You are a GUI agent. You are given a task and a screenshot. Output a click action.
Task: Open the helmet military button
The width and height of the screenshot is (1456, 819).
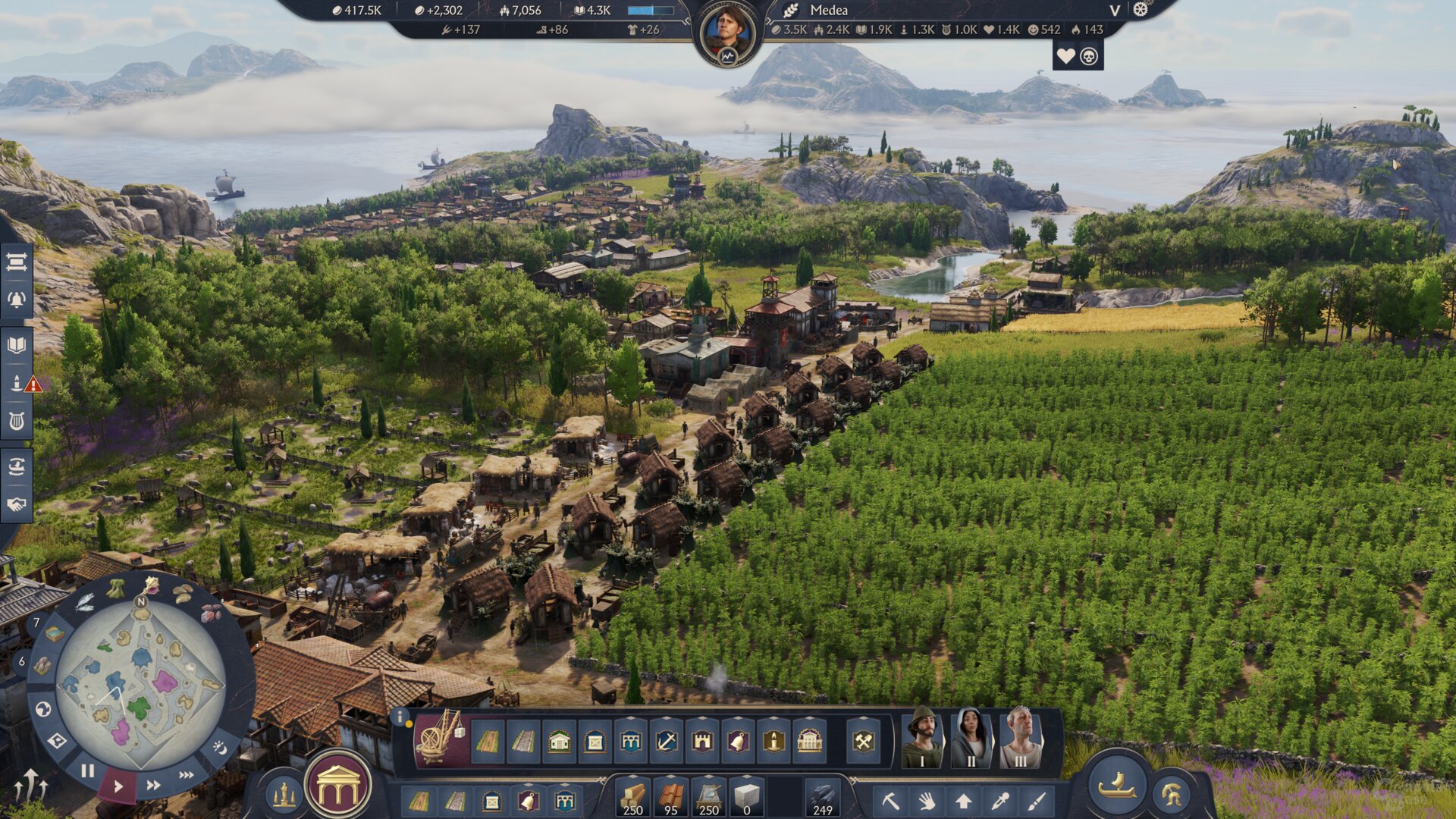coord(1172,794)
